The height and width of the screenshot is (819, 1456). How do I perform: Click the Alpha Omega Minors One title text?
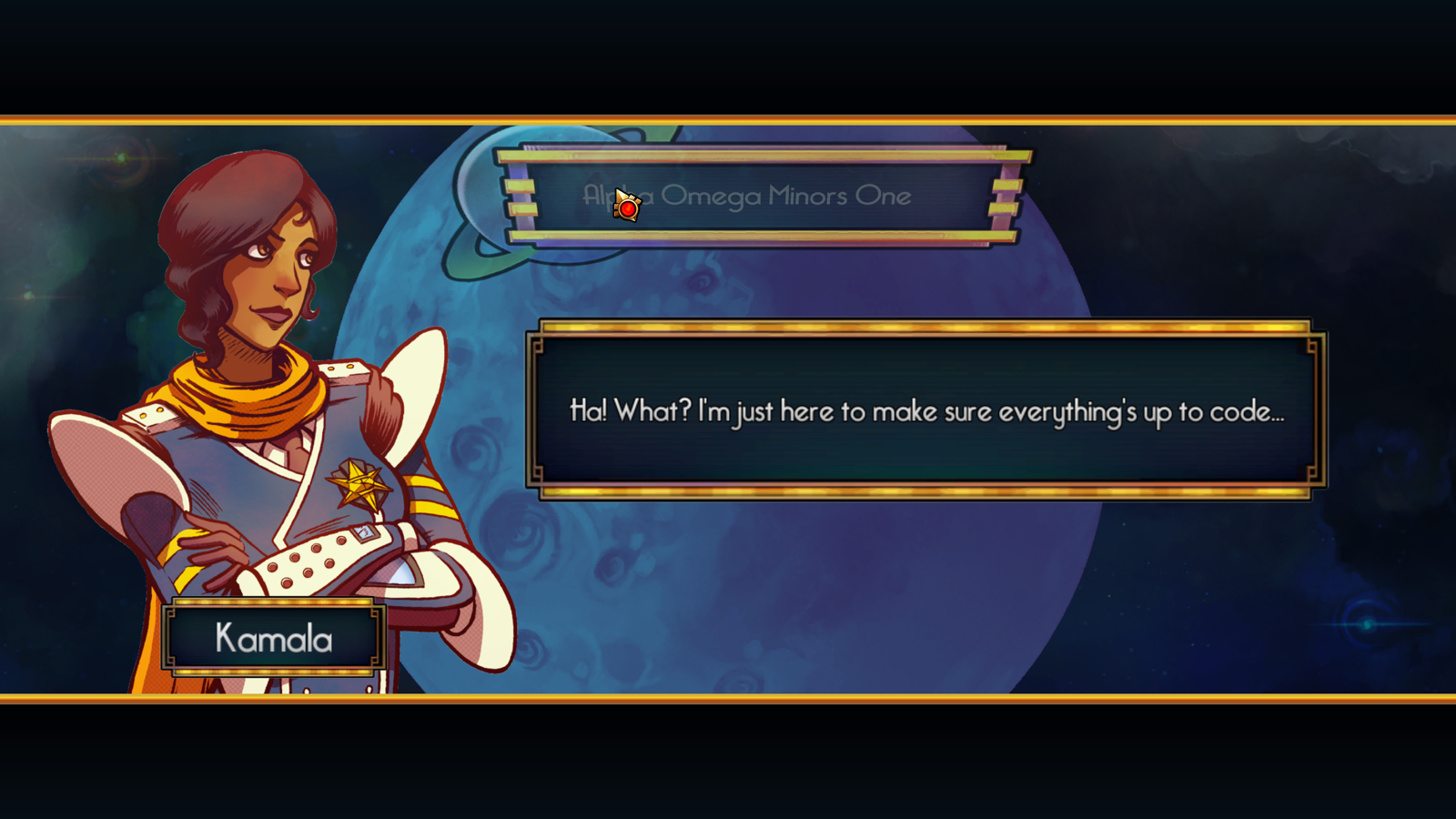[x=748, y=195]
